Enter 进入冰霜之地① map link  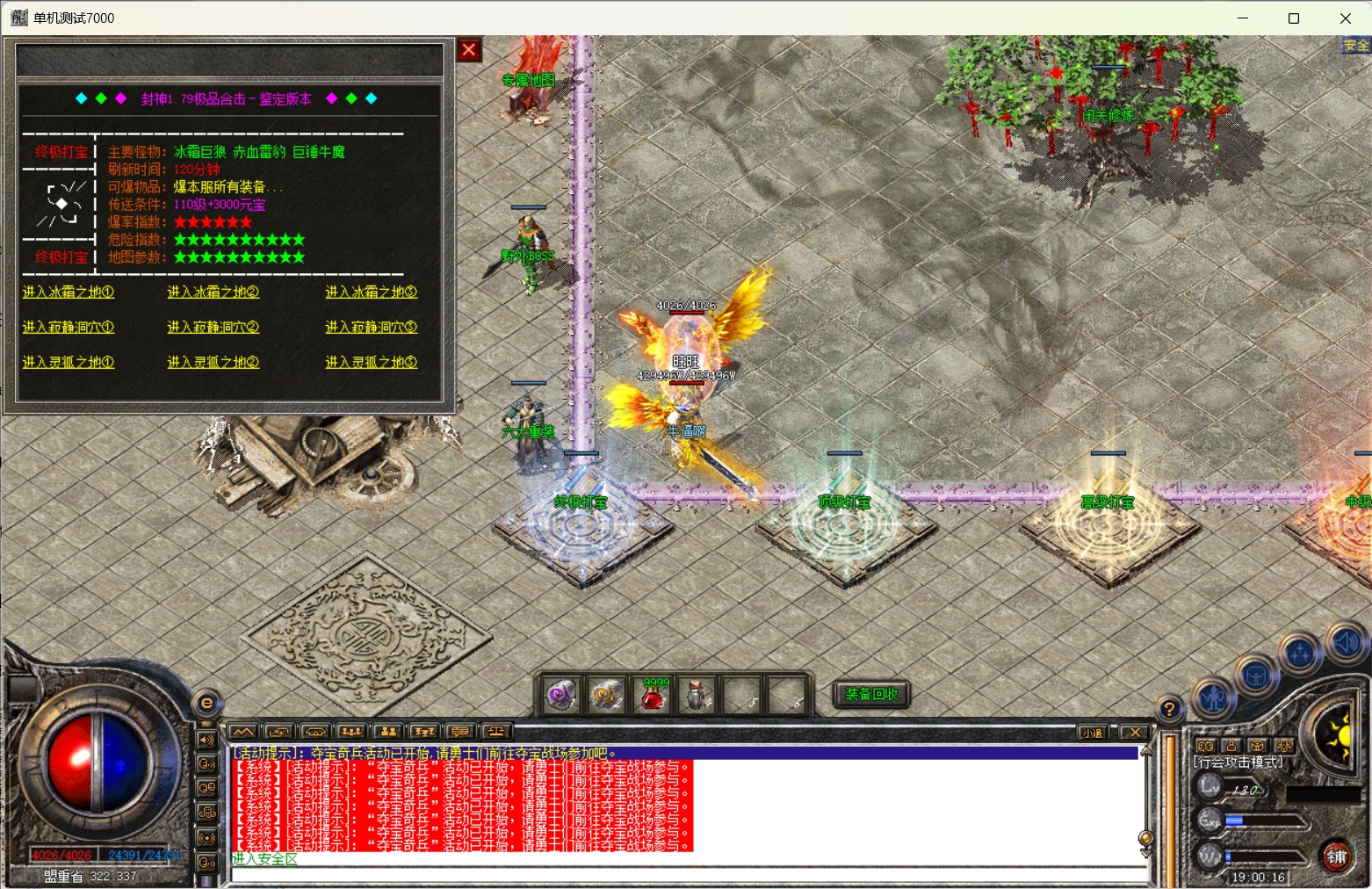(x=69, y=292)
